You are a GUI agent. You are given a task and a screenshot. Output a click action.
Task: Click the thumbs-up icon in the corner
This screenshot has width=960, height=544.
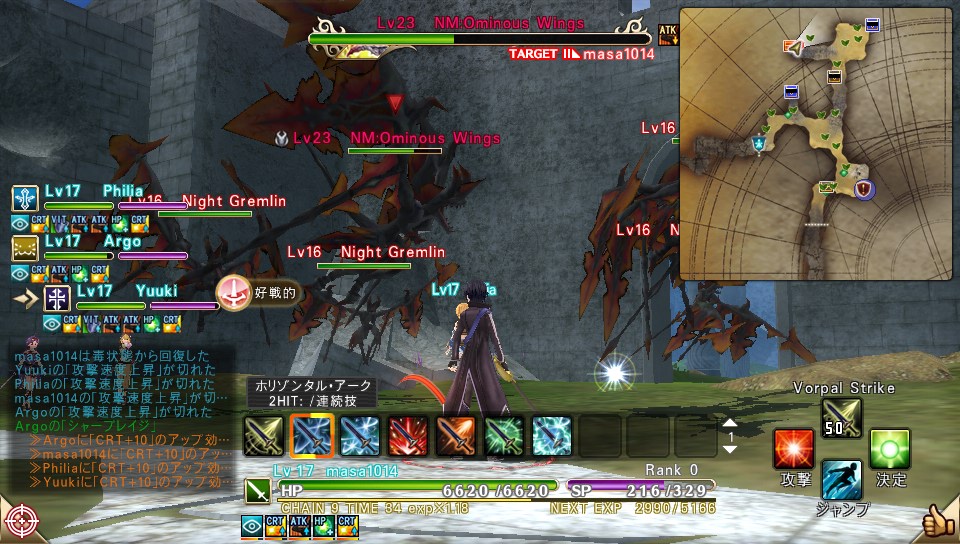coord(939,522)
